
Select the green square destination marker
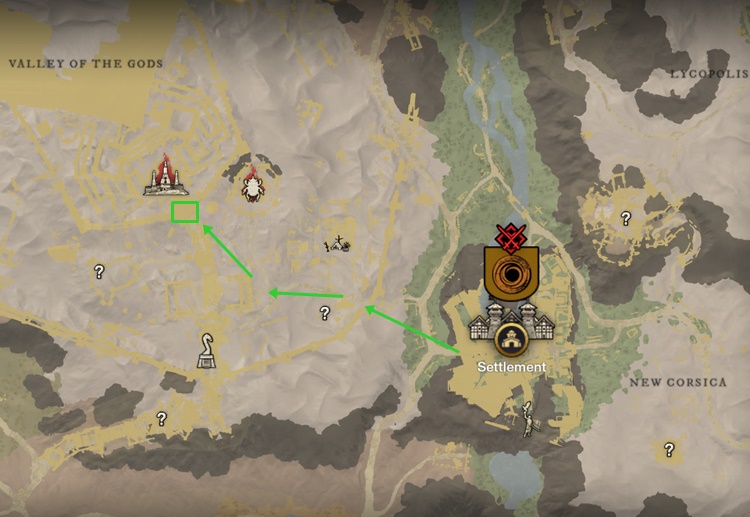pyautogui.click(x=184, y=212)
